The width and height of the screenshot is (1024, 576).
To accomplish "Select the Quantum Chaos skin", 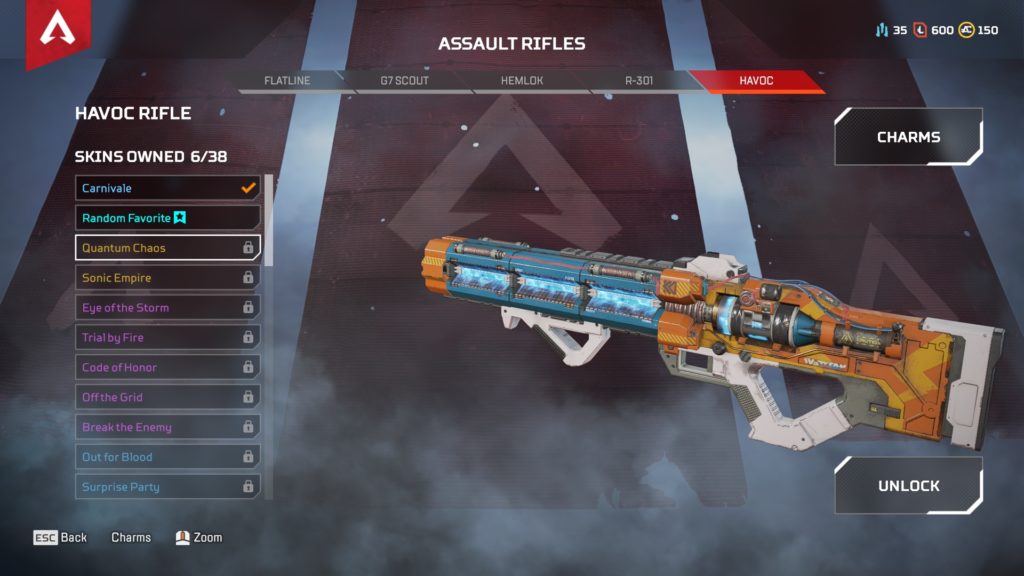I will coord(167,248).
